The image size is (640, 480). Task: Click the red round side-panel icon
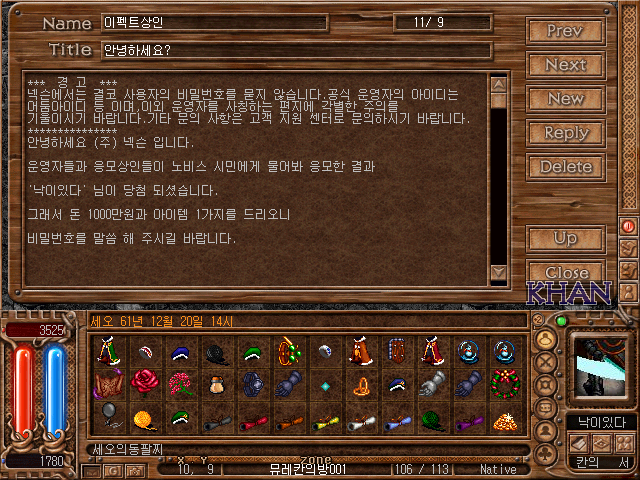[629, 227]
